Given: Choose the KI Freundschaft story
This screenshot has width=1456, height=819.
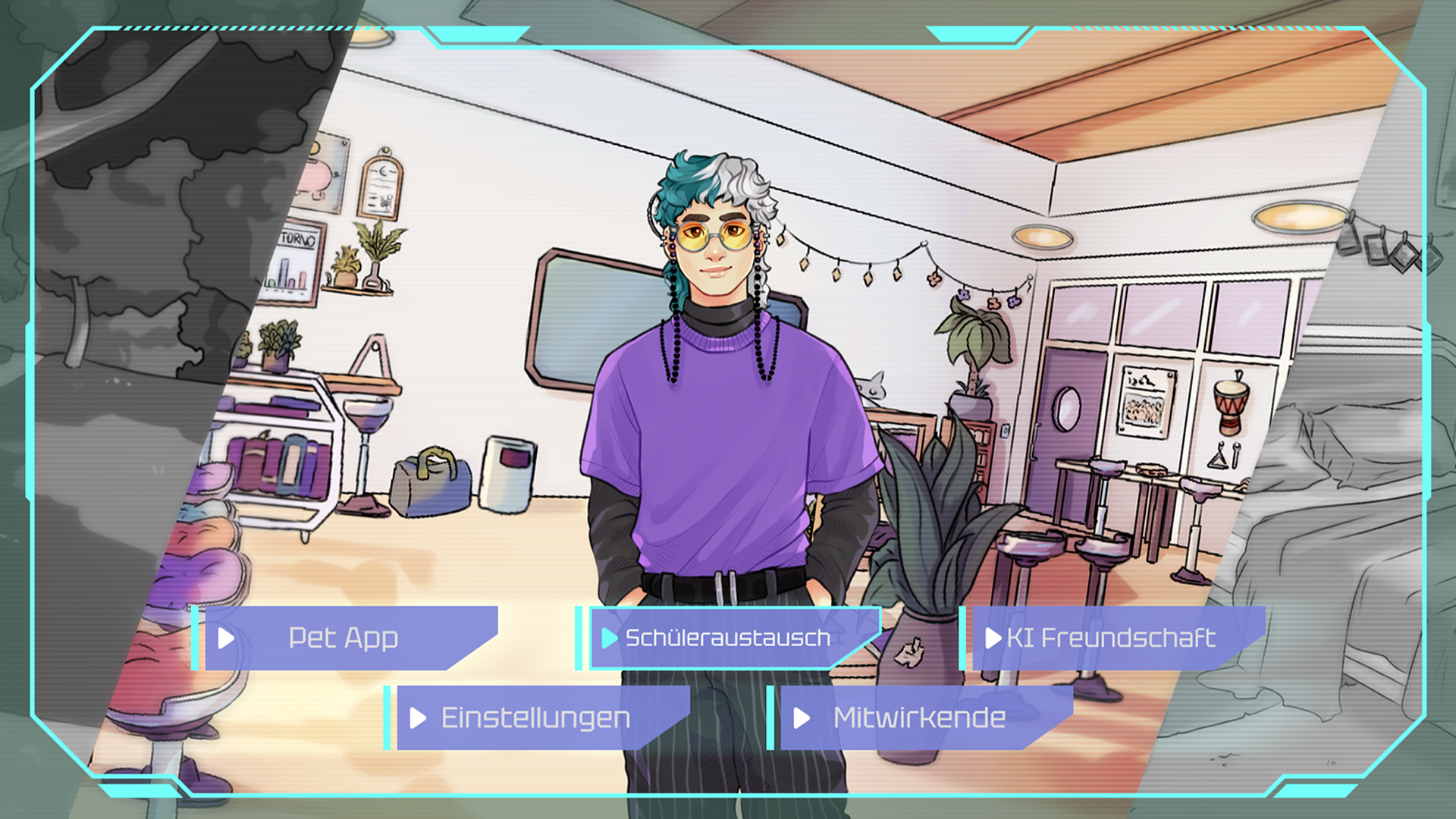Looking at the screenshot, I should (1111, 638).
